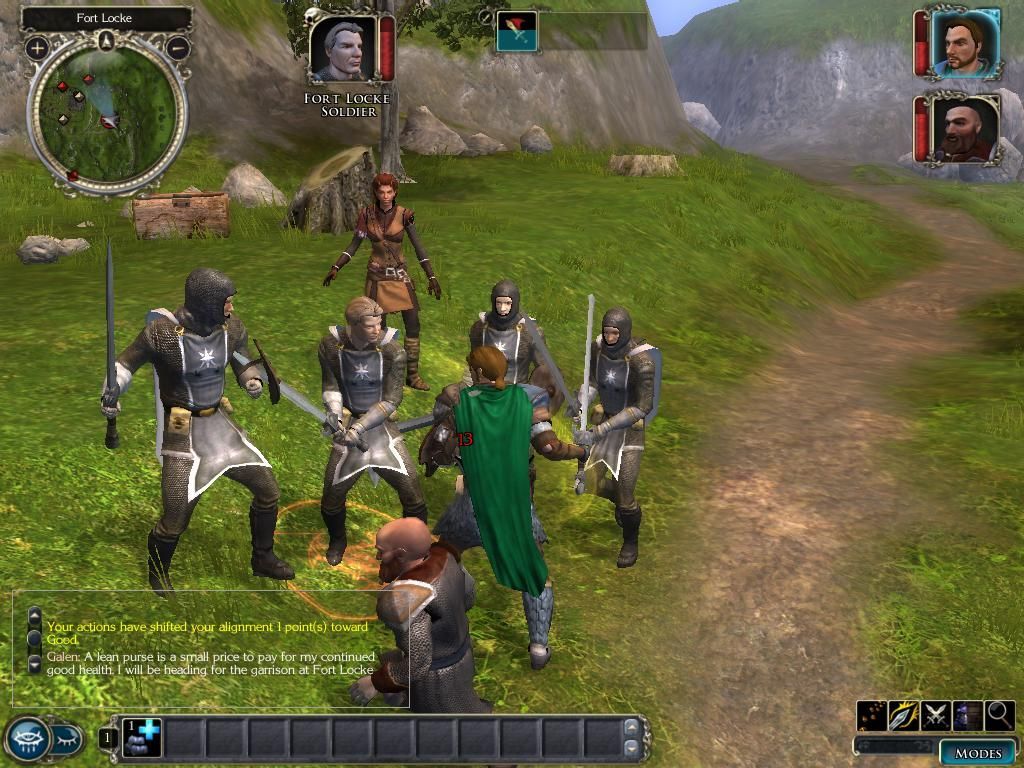Viewport: 1024px width, 768px height.
Task: Zoom in the minimap with the plus button
Action: (37, 47)
